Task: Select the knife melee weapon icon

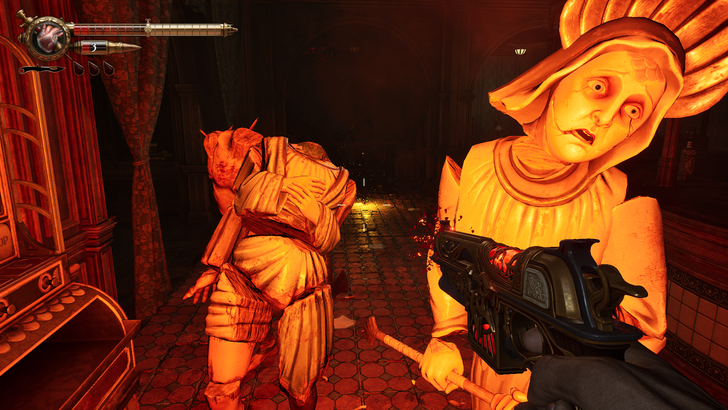Action: (39, 69)
